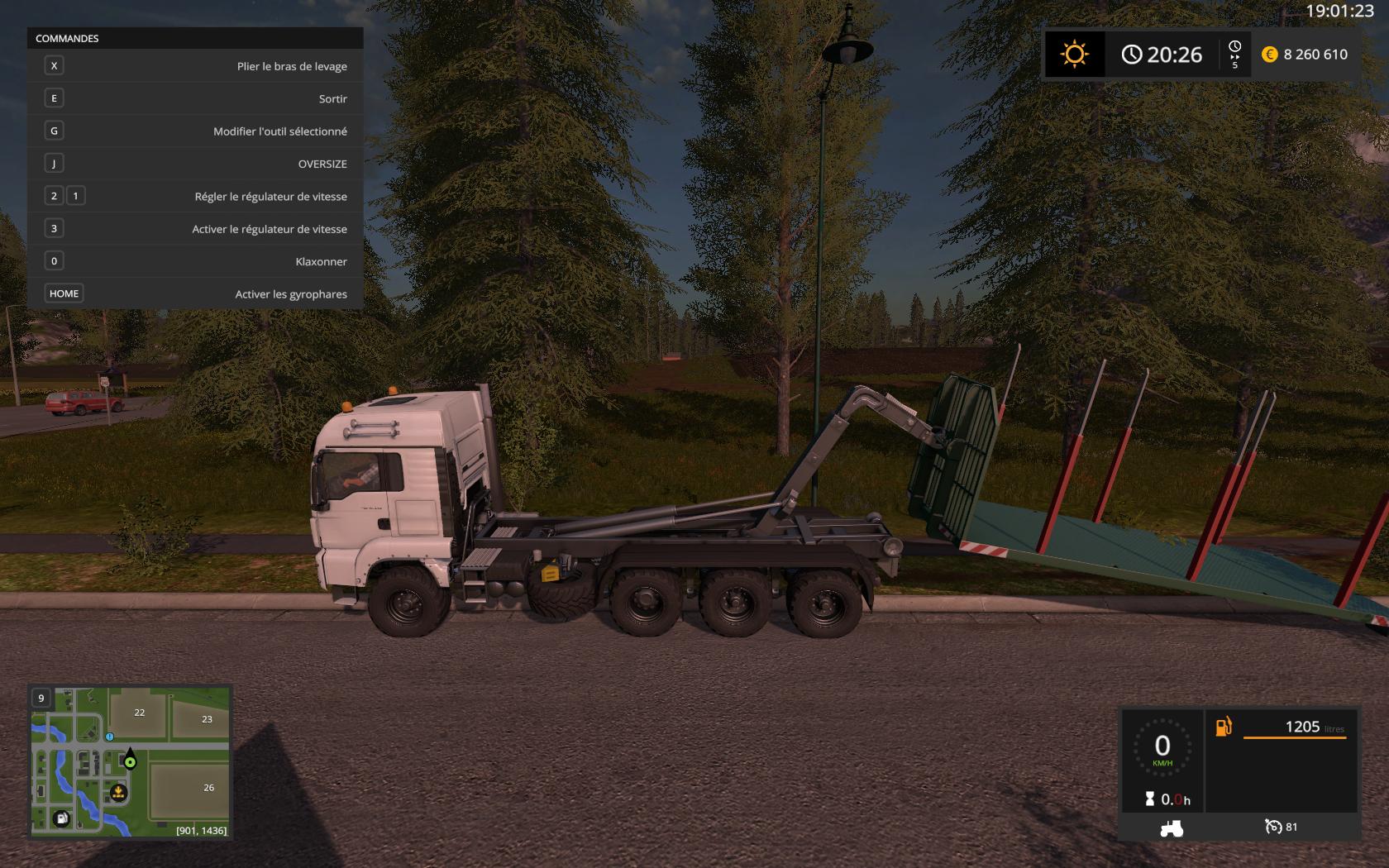Click the time acceleration clock icon
The image size is (1389, 868).
[1235, 50]
